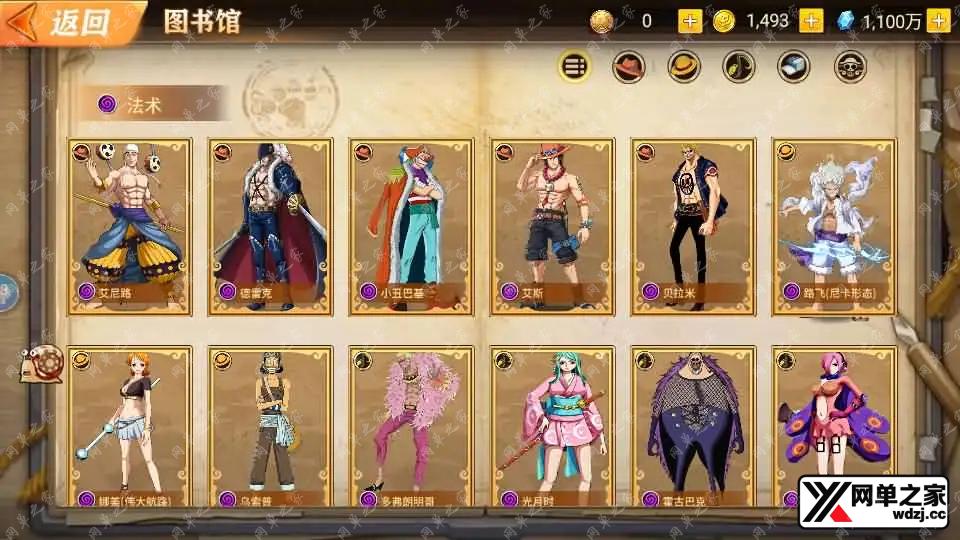Select the list-view all filter icon
The image size is (960, 540).
click(x=574, y=67)
